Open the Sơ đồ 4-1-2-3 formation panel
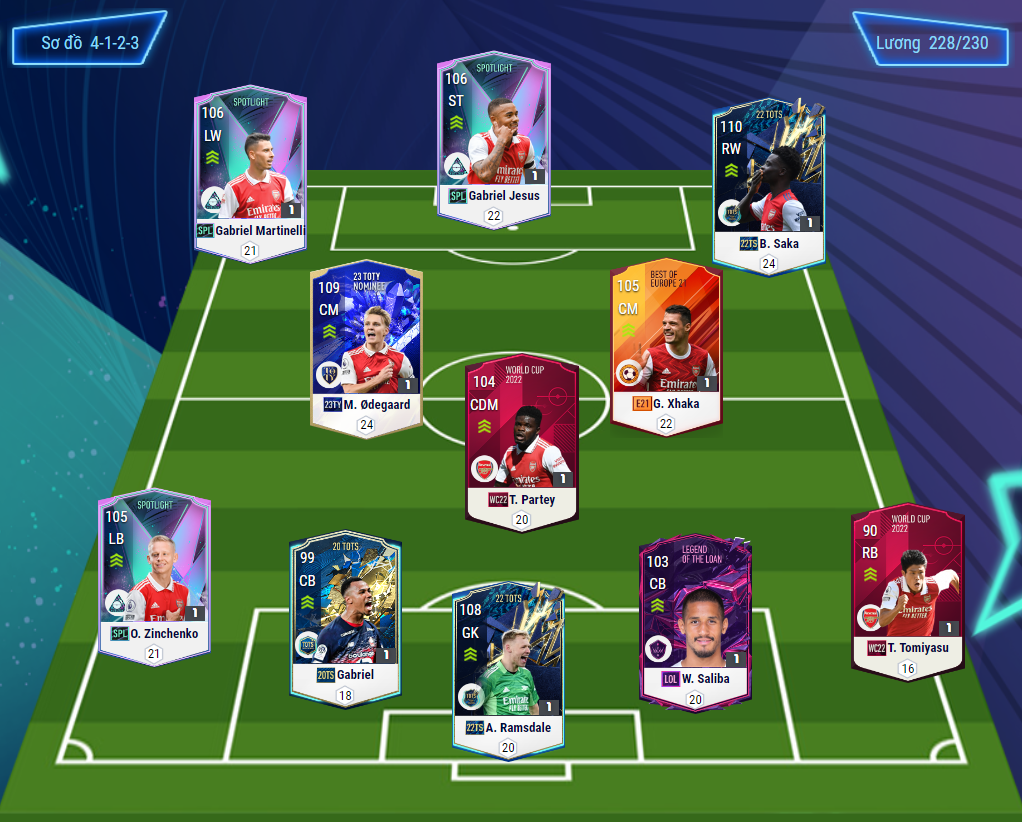This screenshot has height=822, width=1022. pos(89,43)
